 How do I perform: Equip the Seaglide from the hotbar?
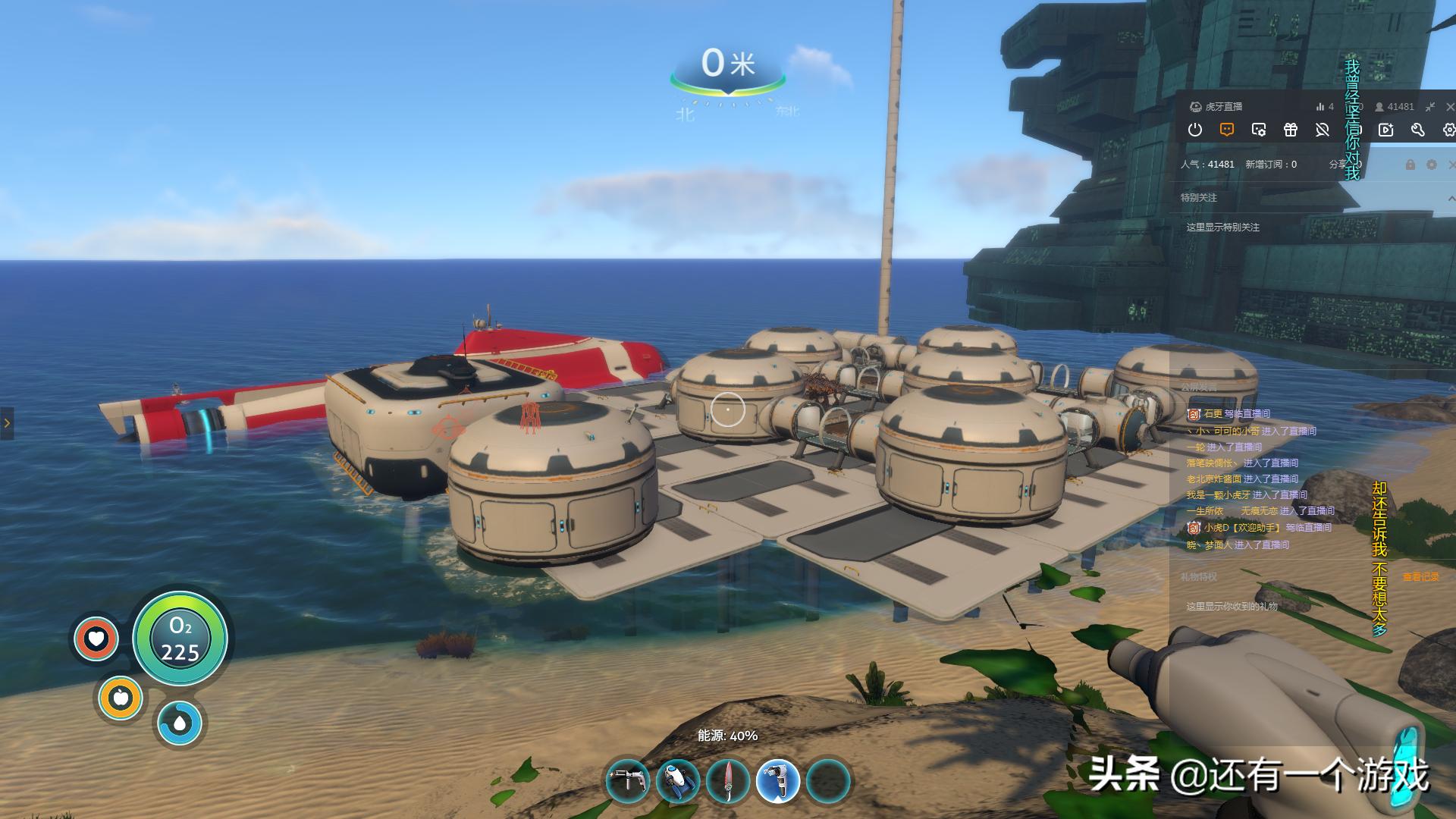tap(678, 780)
